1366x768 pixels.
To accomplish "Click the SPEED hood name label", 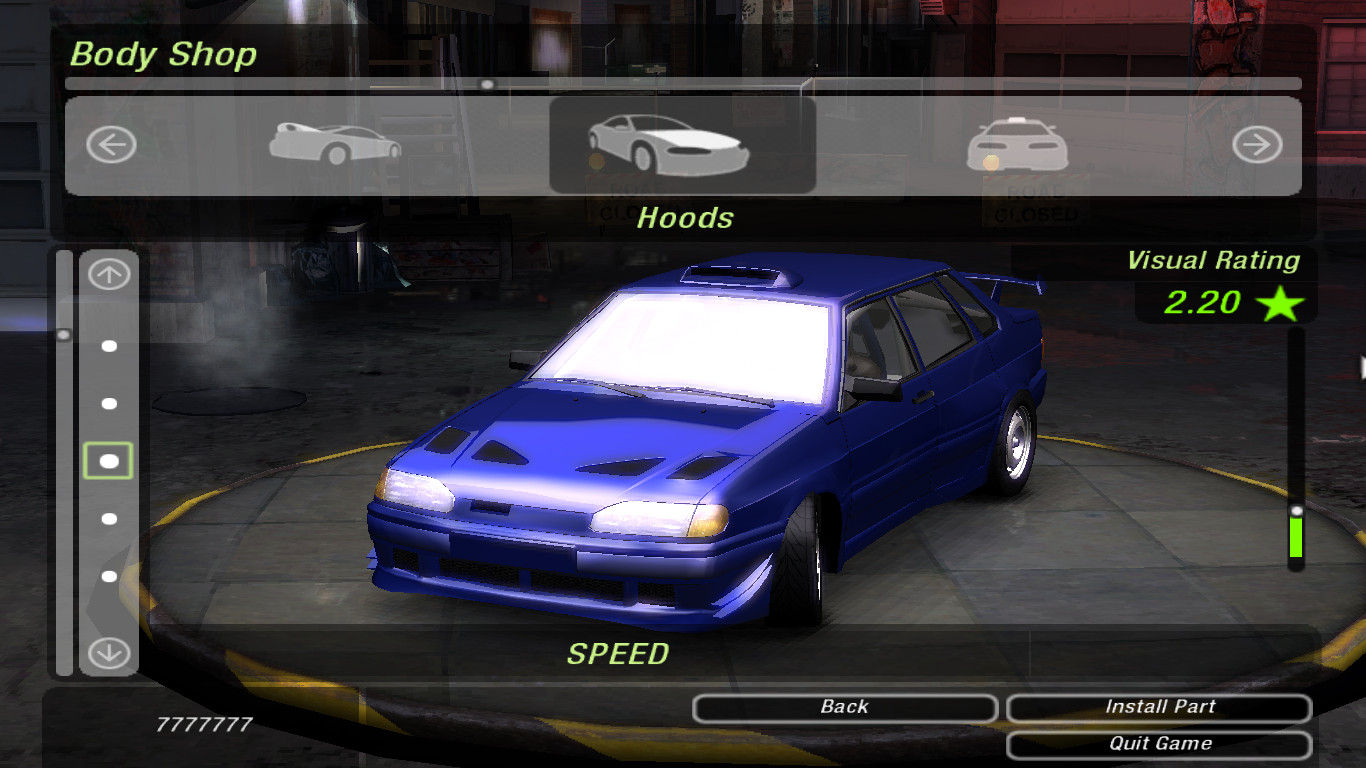I will click(620, 655).
